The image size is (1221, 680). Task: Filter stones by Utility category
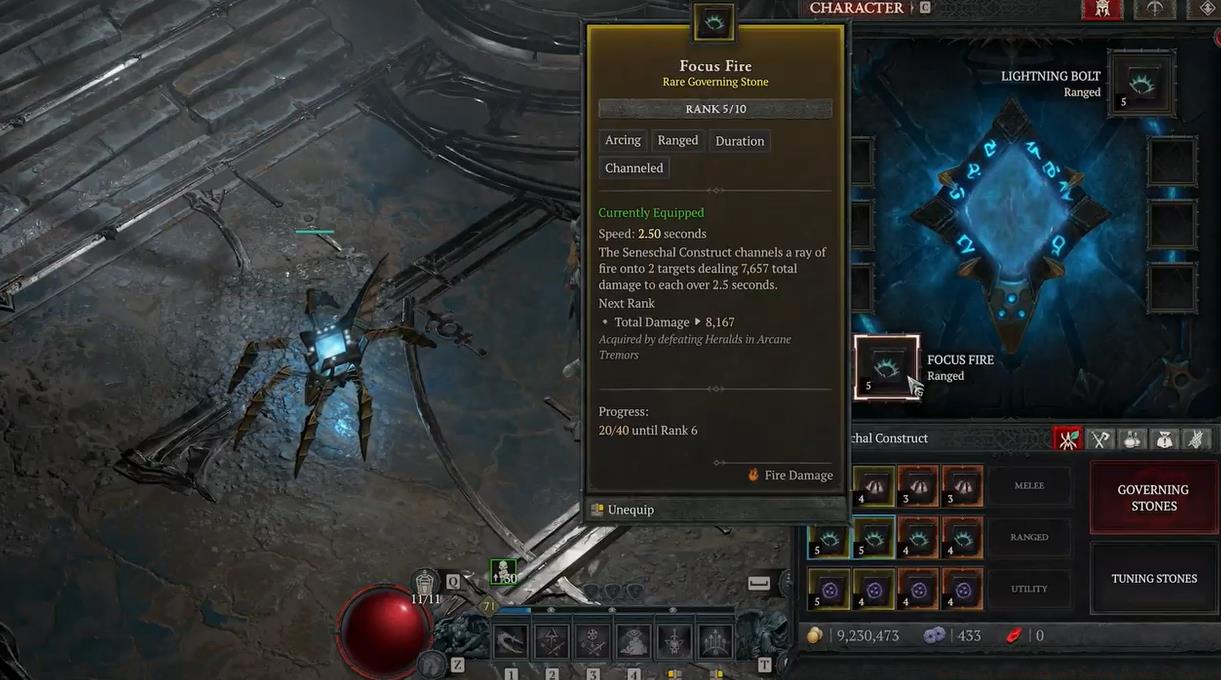pos(1028,589)
